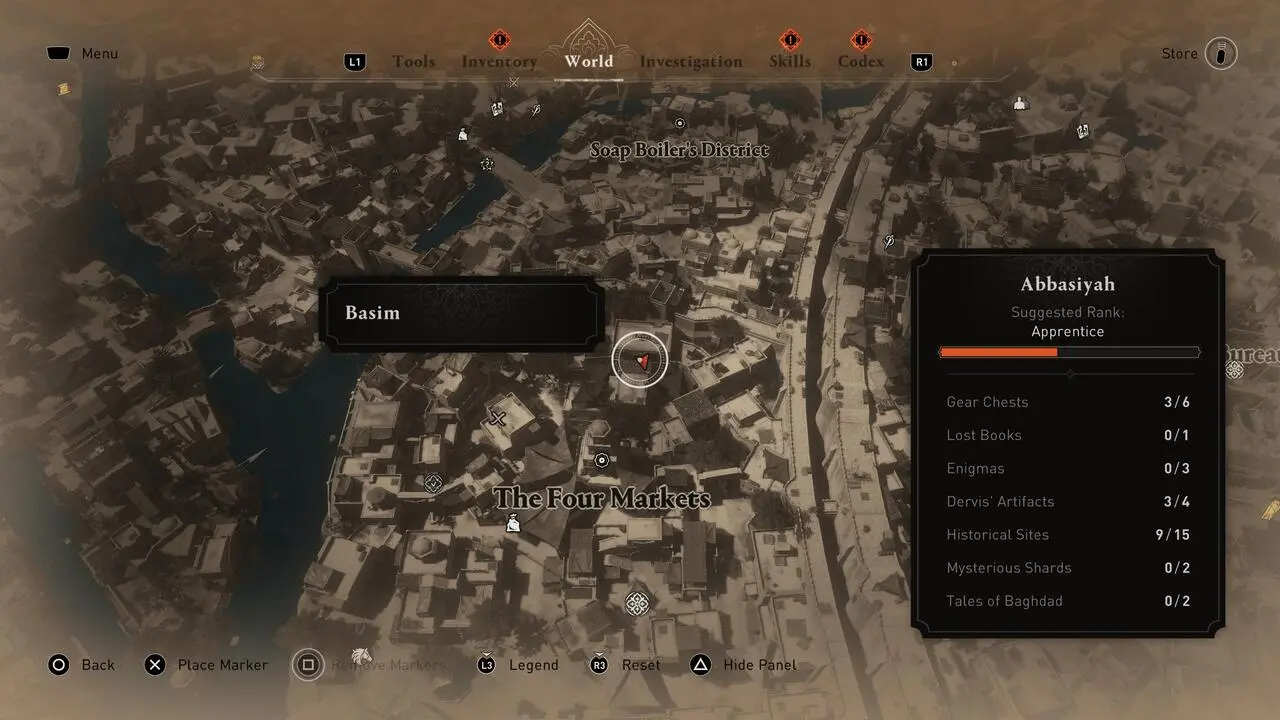Click the notification diamond above Skills

[x=789, y=40]
